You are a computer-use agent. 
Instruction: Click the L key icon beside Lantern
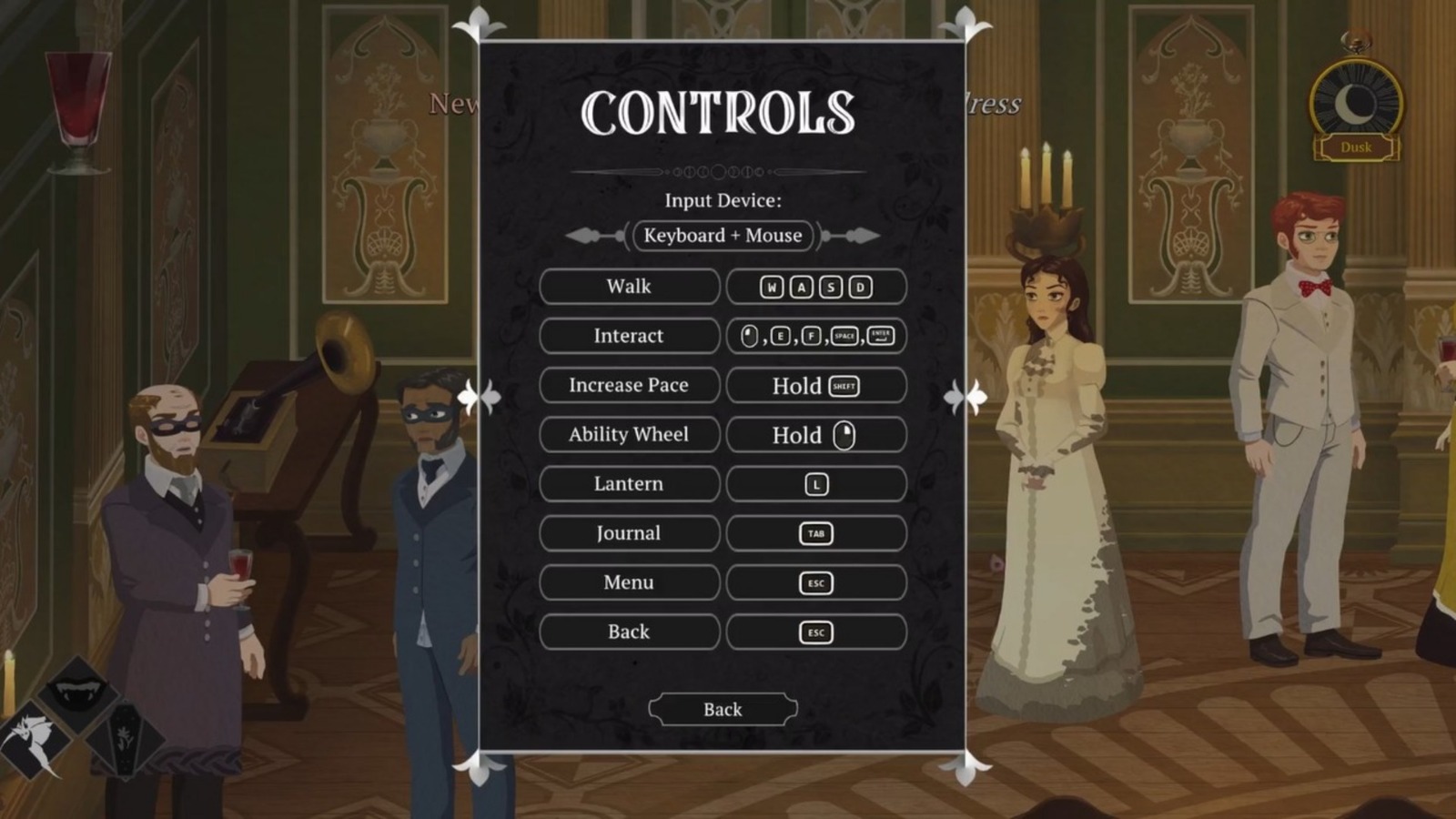815,483
